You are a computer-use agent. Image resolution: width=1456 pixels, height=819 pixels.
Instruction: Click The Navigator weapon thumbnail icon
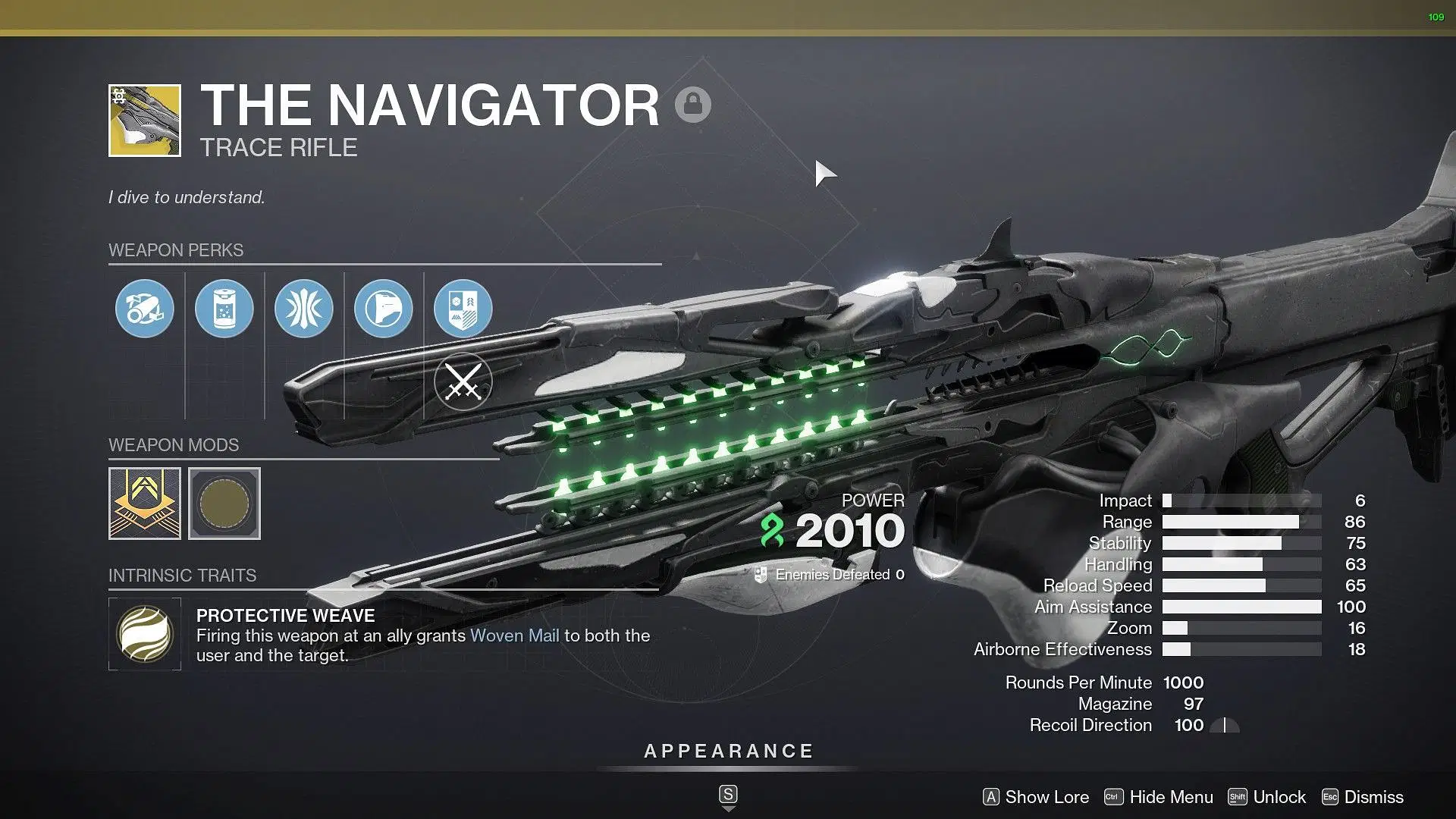click(145, 121)
